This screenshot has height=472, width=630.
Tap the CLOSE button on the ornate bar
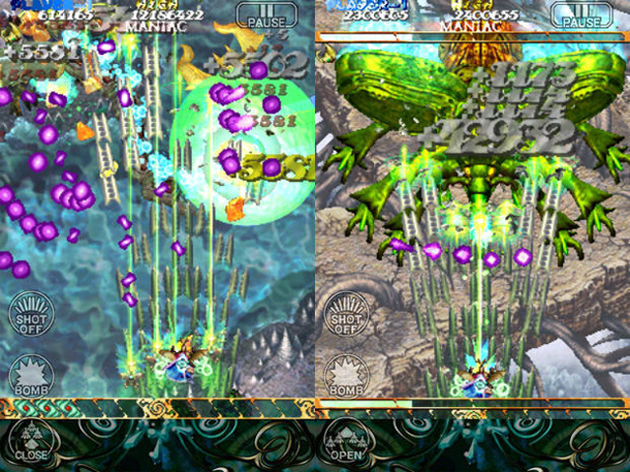(x=32, y=442)
